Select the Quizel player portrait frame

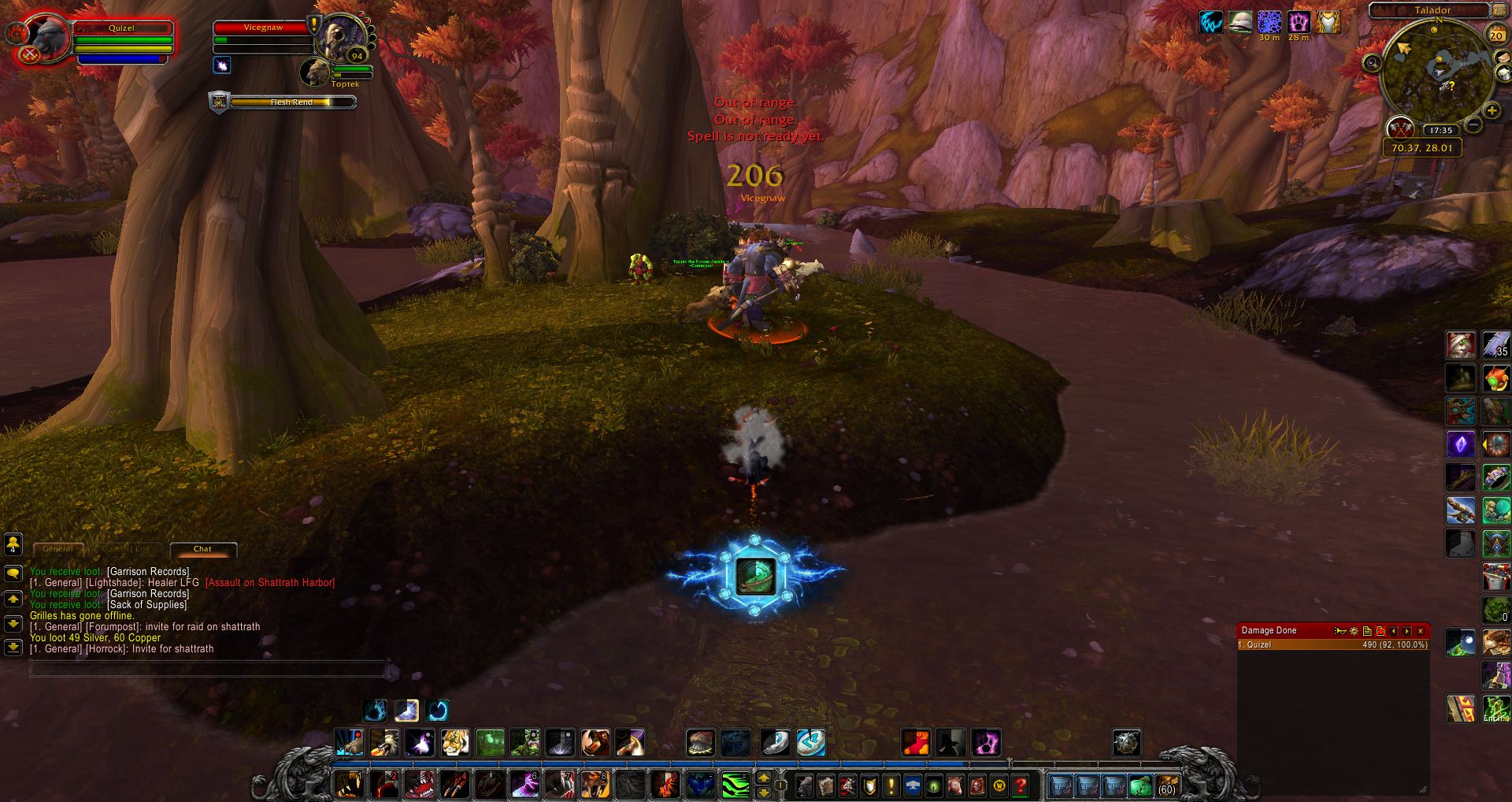(x=46, y=38)
